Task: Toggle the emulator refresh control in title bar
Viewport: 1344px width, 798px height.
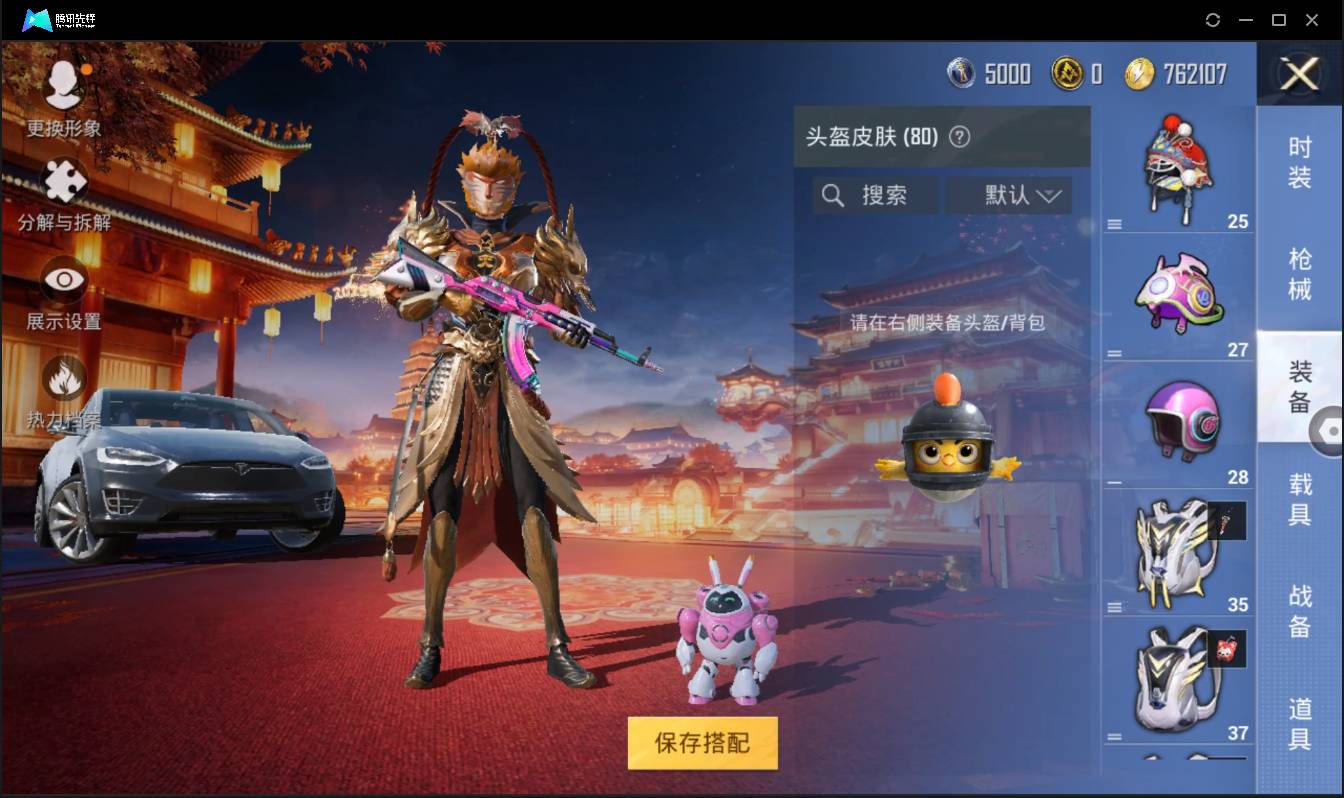Action: tap(1213, 20)
